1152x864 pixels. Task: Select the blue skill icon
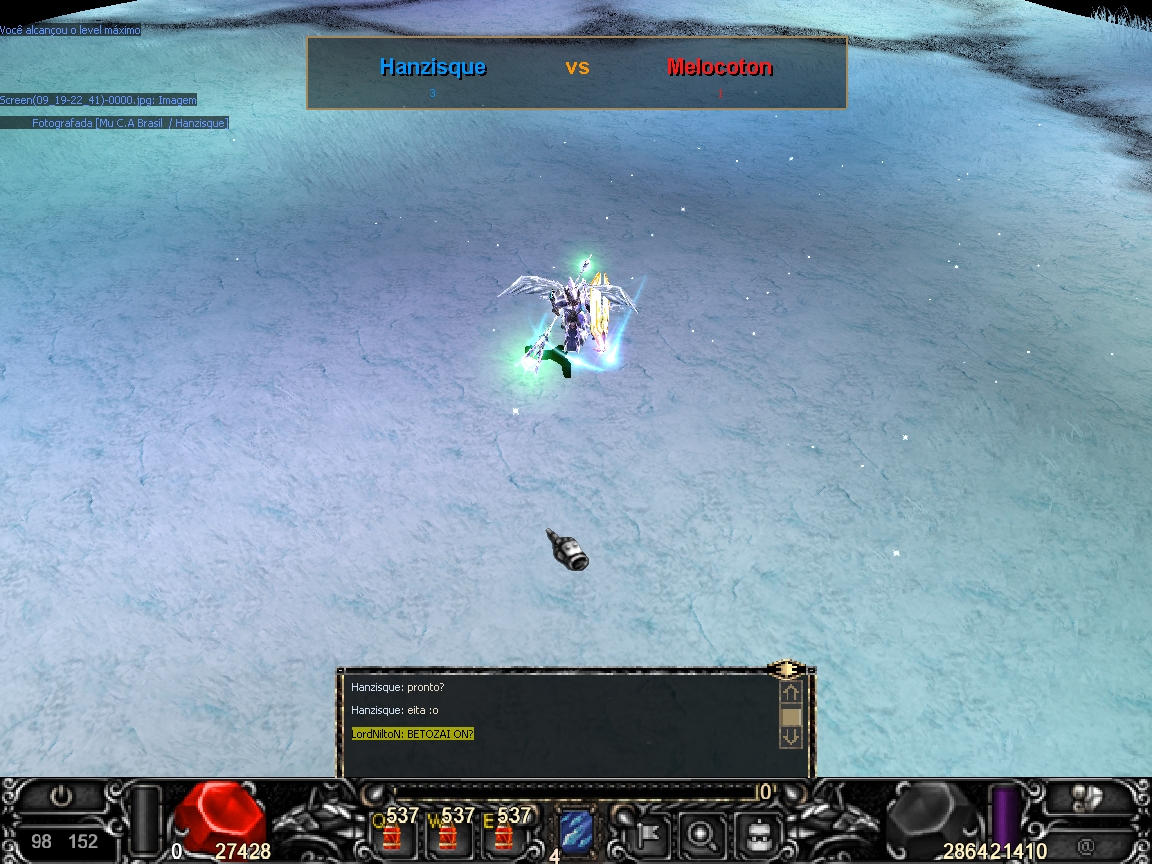(x=576, y=832)
